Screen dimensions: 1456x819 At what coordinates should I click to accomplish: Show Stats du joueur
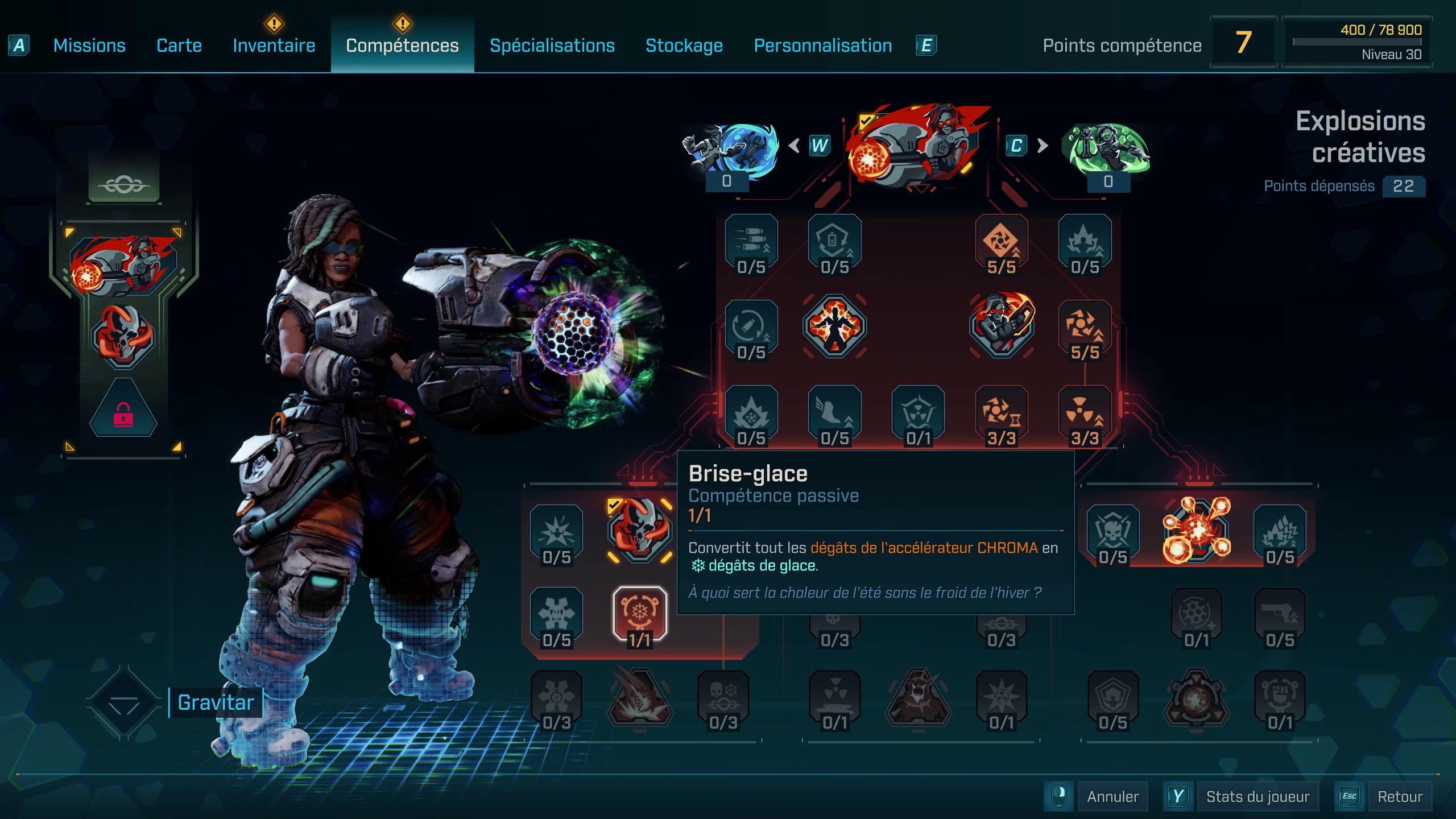(x=1257, y=796)
